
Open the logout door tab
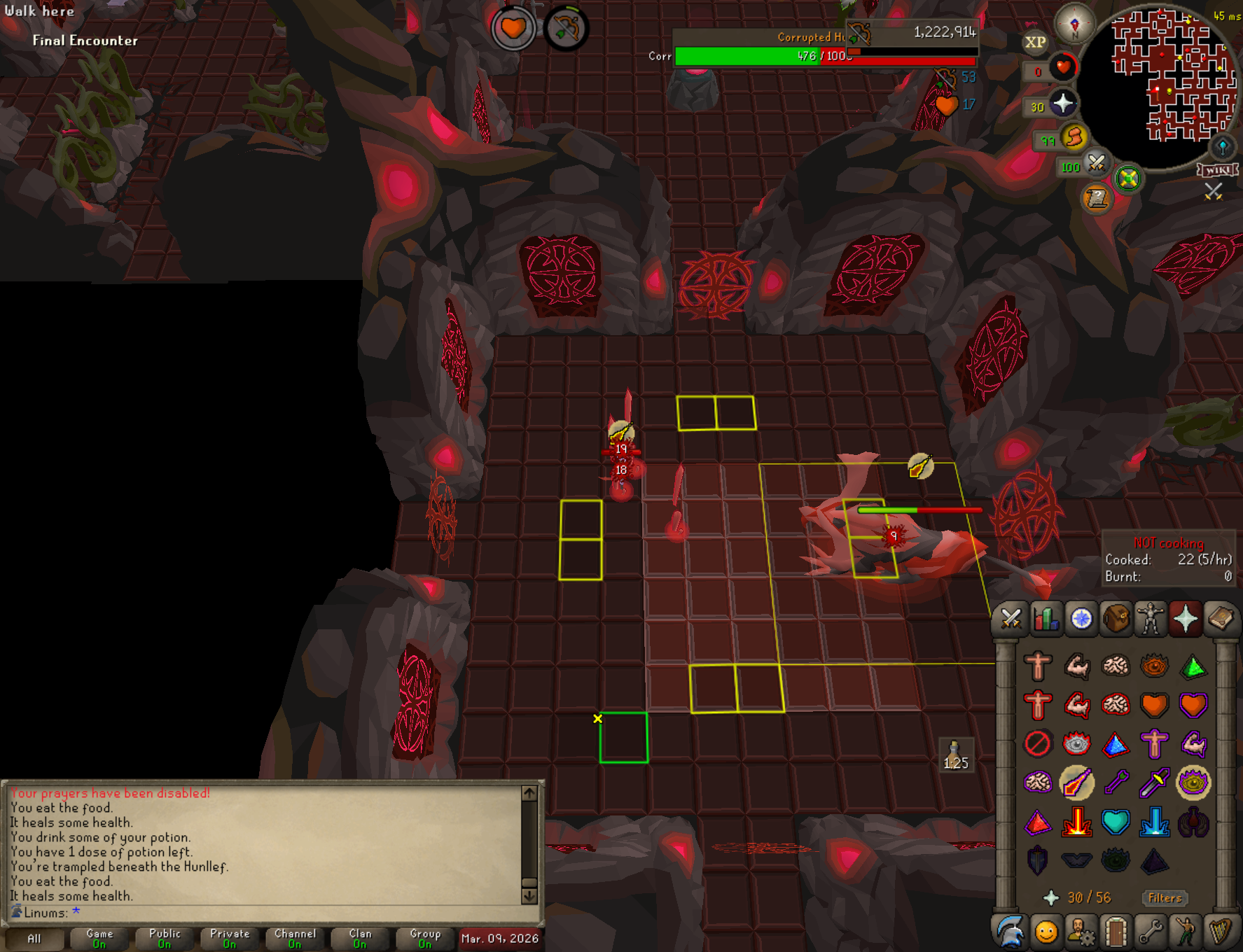tap(1116, 932)
